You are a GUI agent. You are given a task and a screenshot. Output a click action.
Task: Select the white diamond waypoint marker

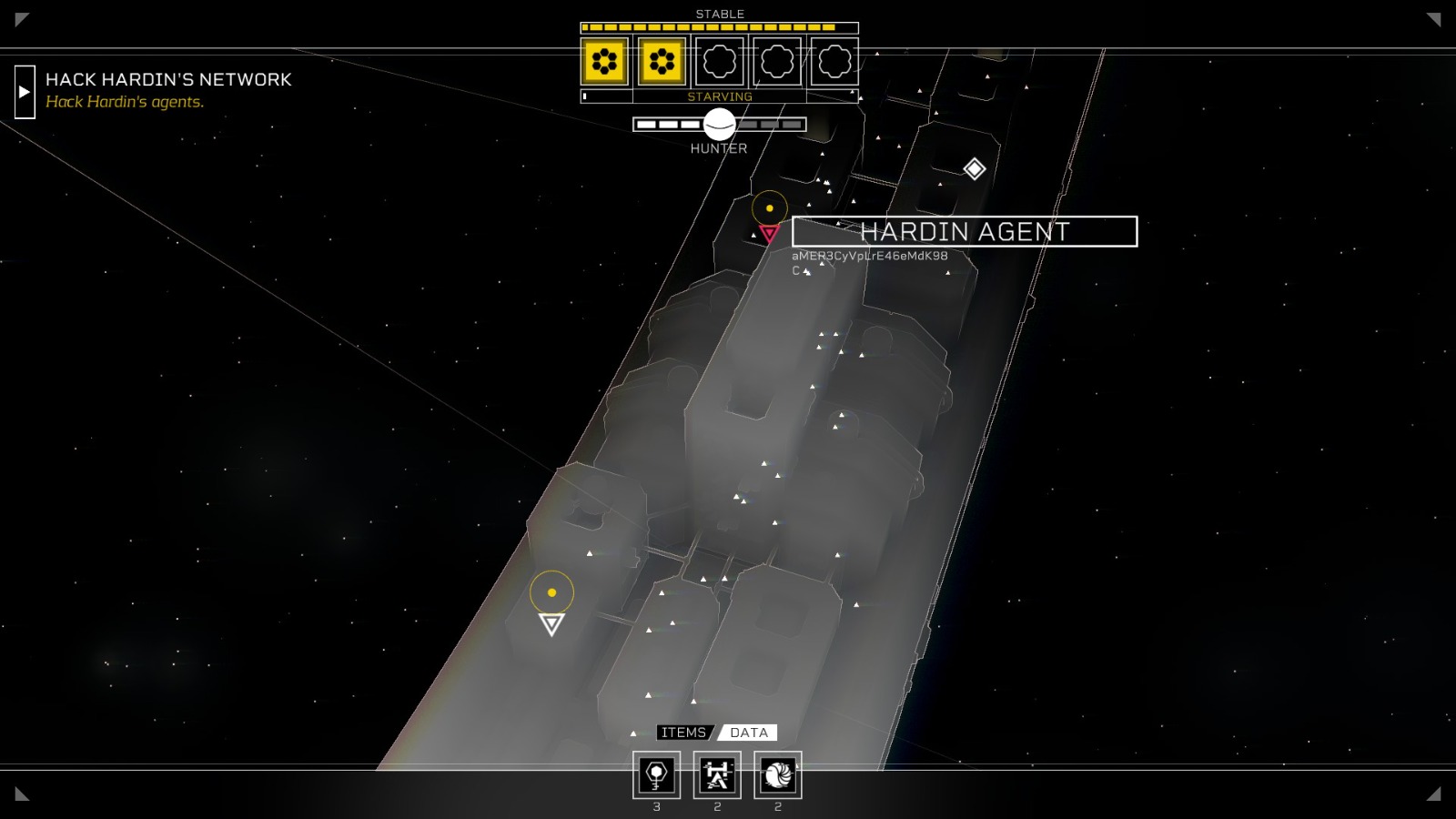click(975, 168)
